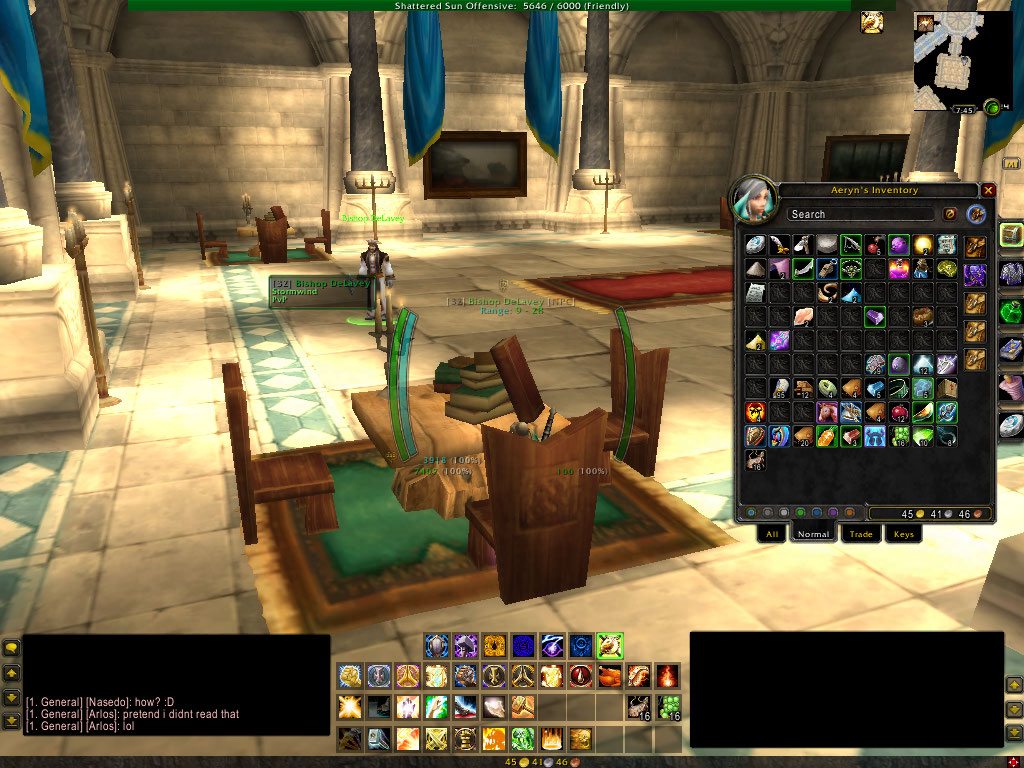The width and height of the screenshot is (1024, 768).
Task: Show the Keys inventory tab
Action: point(904,534)
